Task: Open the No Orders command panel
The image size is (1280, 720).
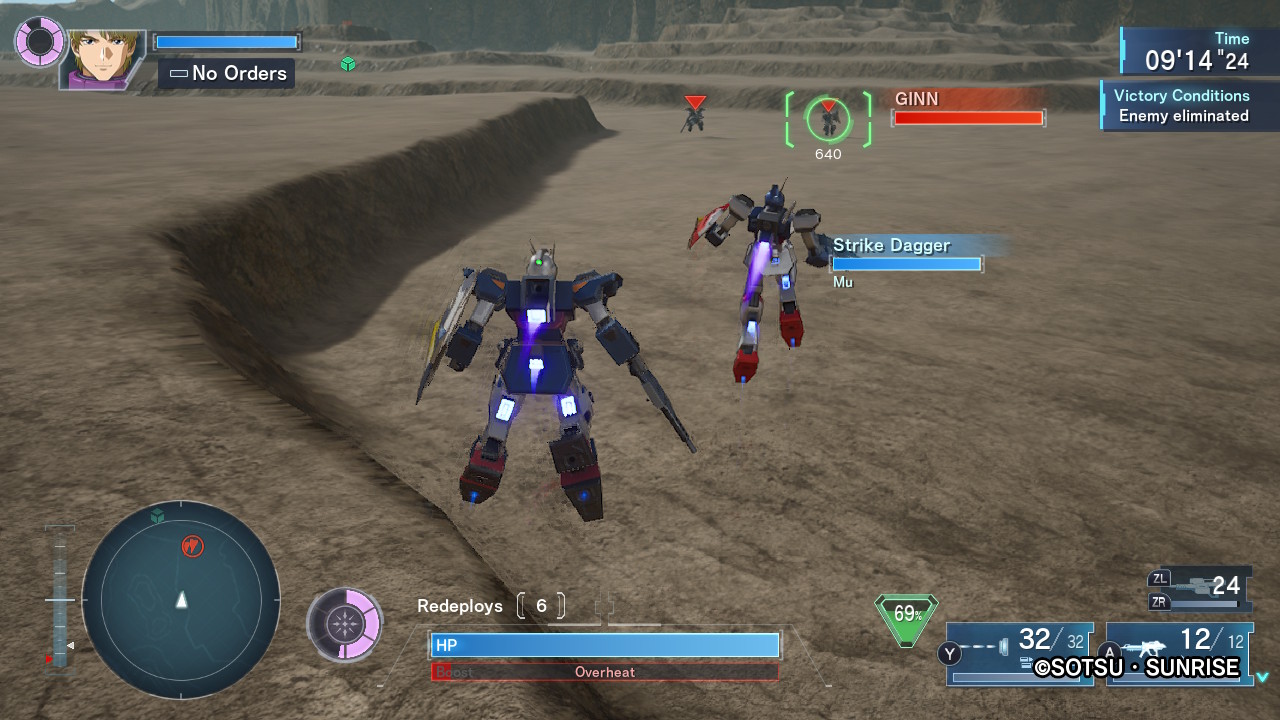Action: click(227, 73)
